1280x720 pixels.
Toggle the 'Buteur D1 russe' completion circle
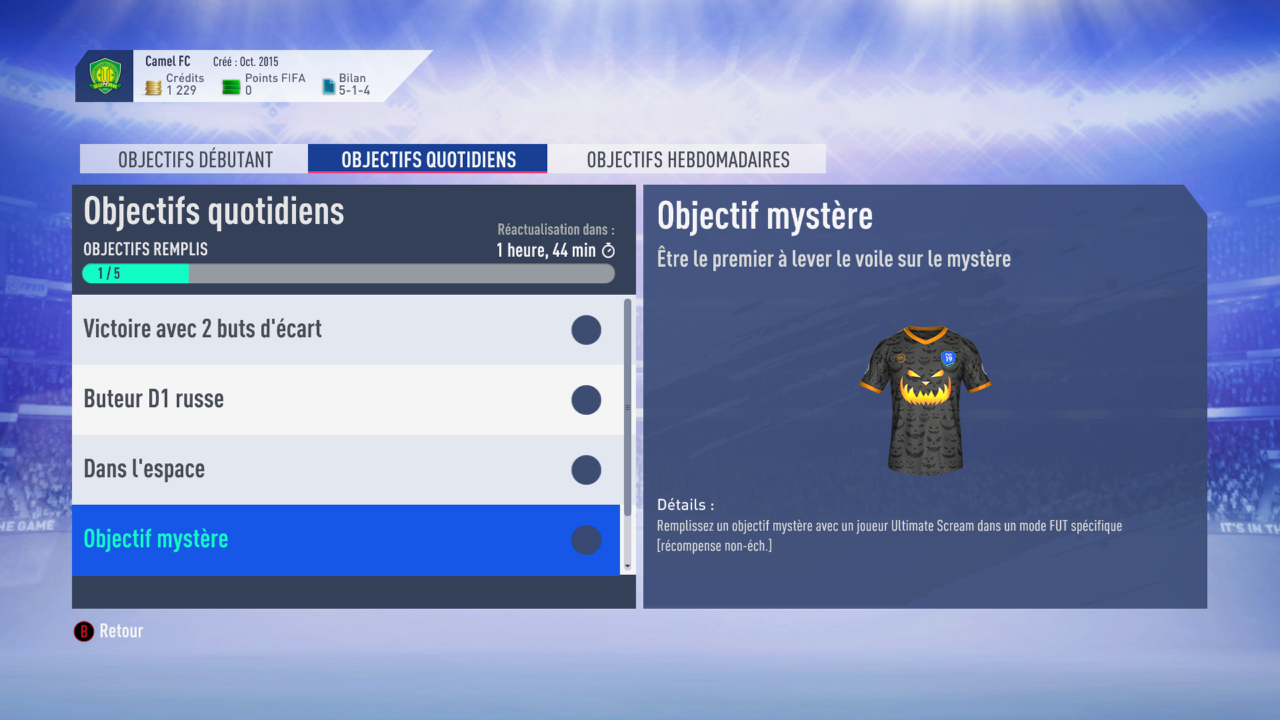tap(586, 400)
